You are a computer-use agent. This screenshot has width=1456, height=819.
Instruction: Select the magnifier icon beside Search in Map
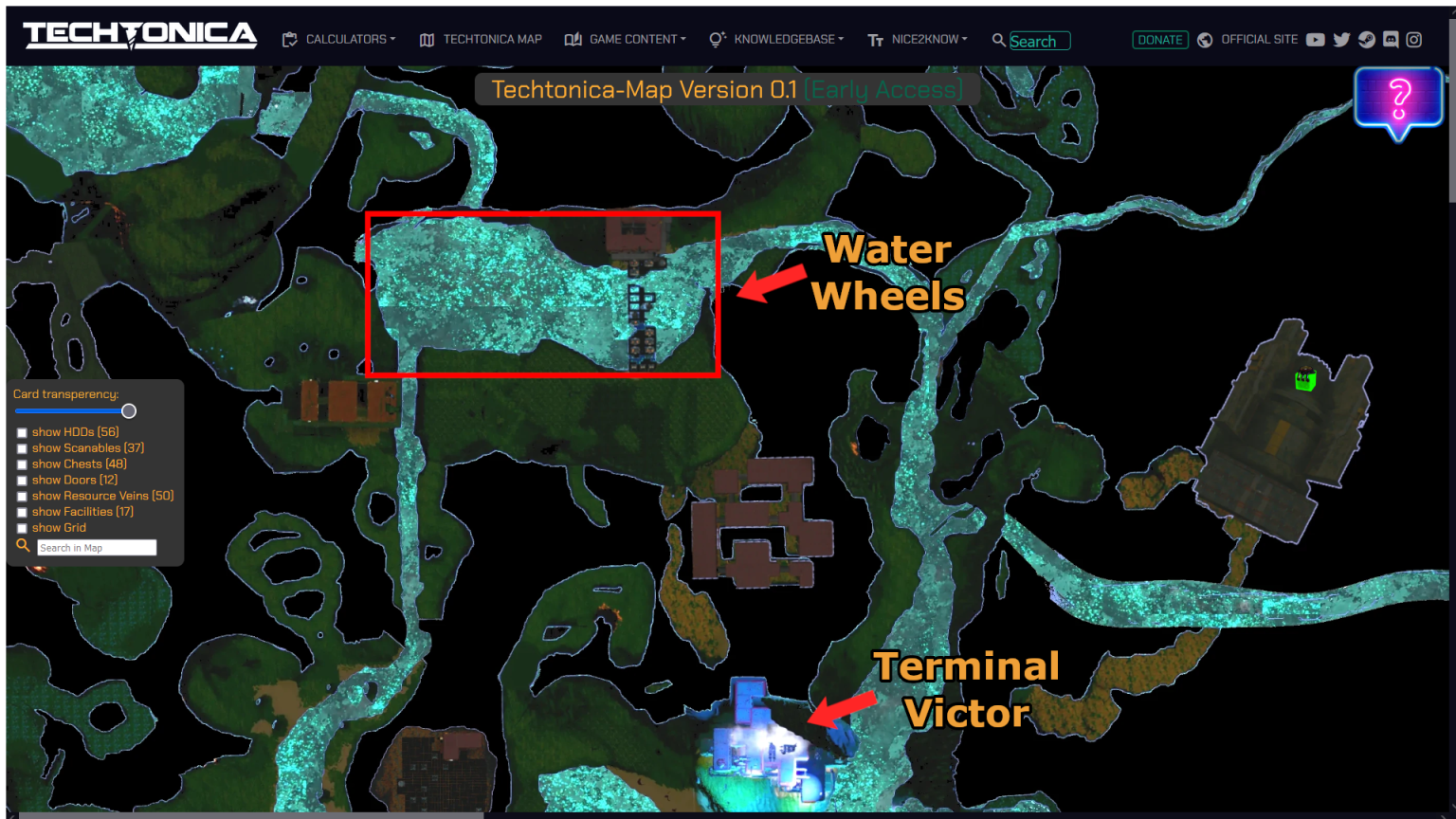click(23, 545)
